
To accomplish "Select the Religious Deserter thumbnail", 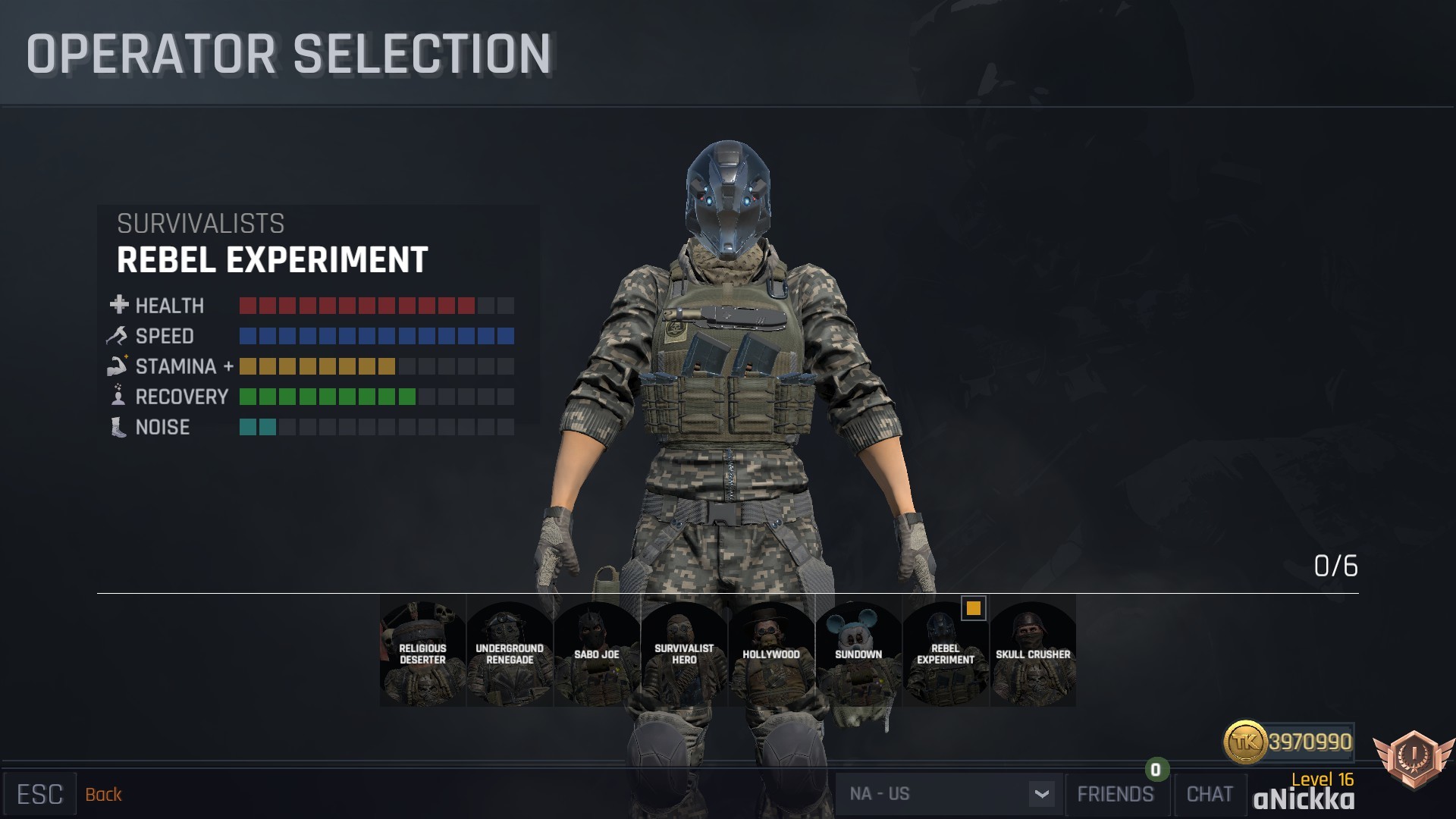I will tap(422, 652).
